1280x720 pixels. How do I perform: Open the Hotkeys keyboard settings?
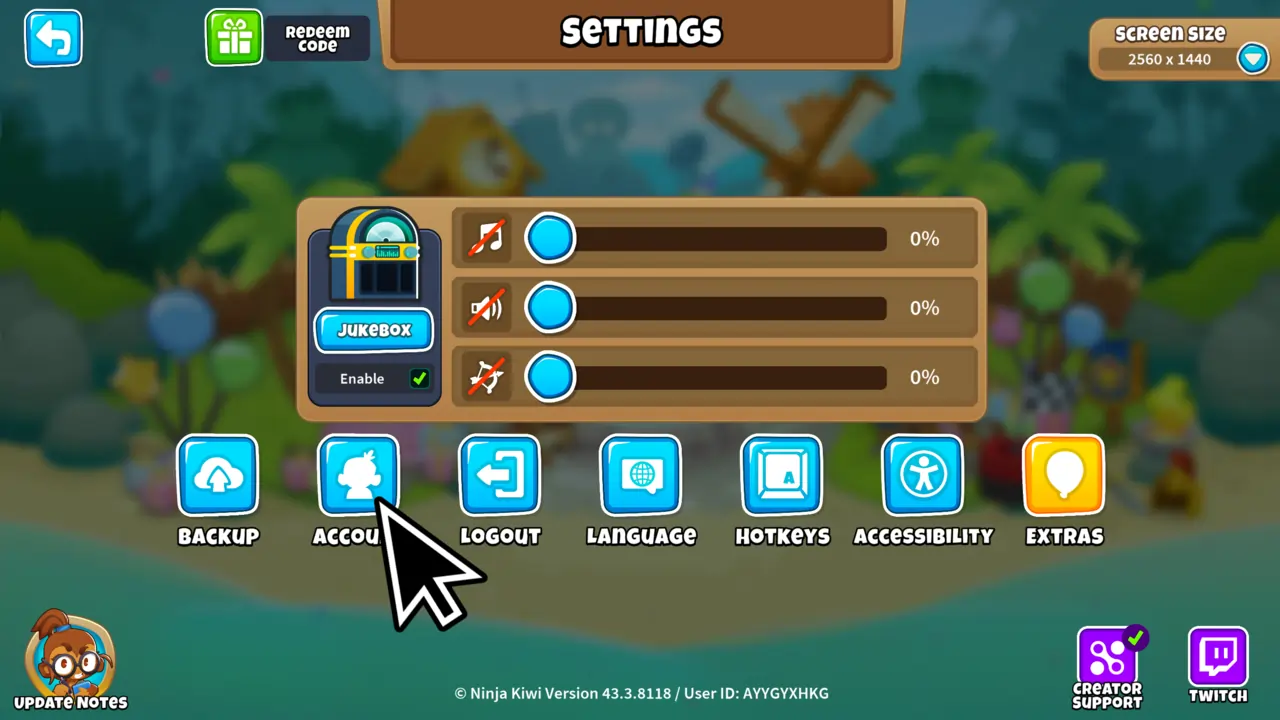tap(782, 475)
